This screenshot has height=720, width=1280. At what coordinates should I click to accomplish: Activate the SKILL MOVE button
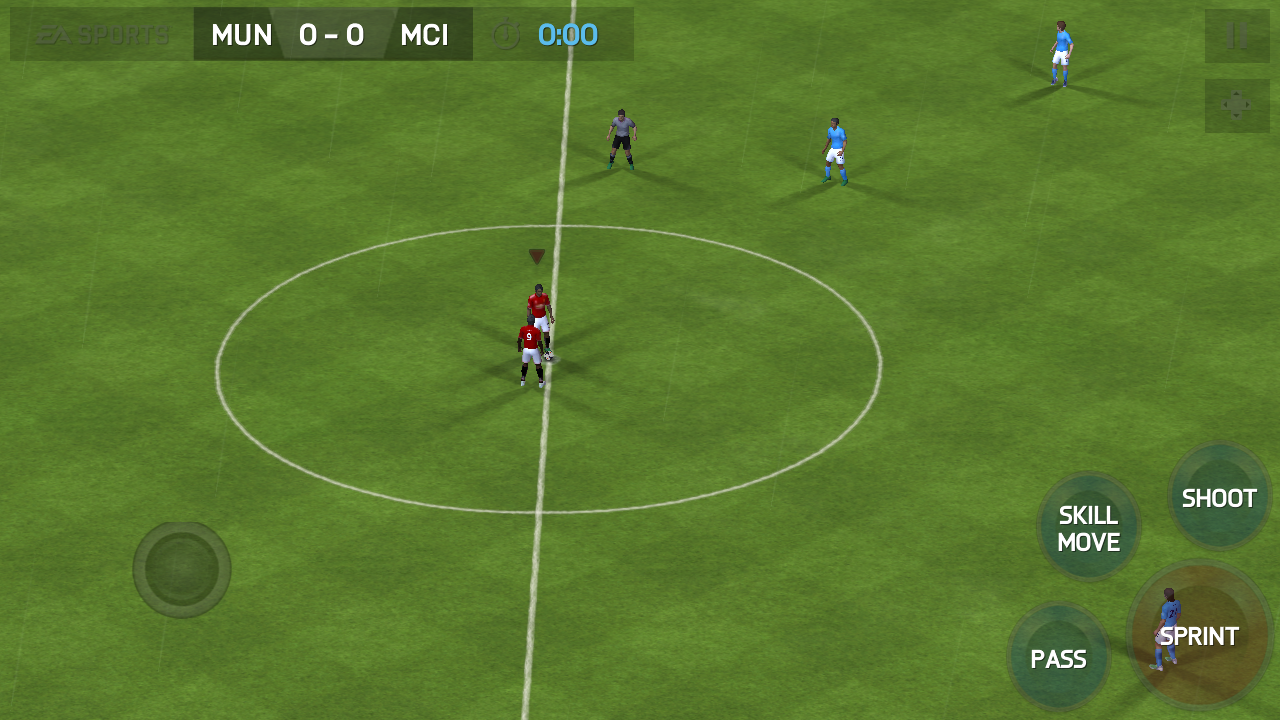(1088, 528)
